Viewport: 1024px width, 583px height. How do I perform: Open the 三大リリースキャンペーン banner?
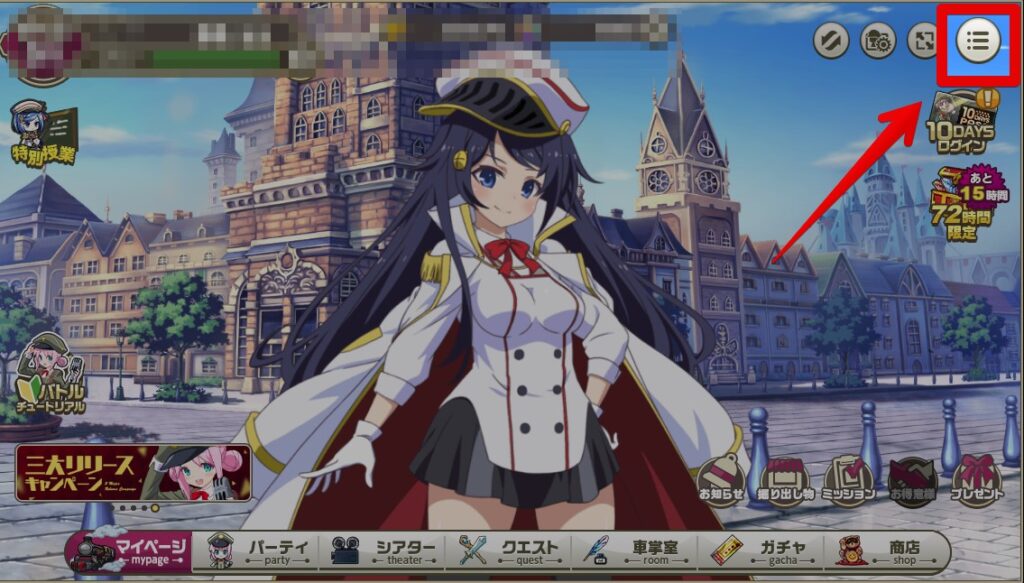click(133, 473)
